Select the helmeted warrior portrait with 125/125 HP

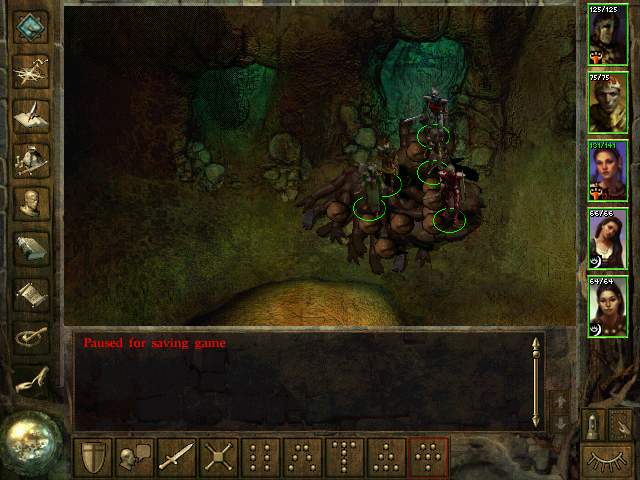tap(608, 35)
